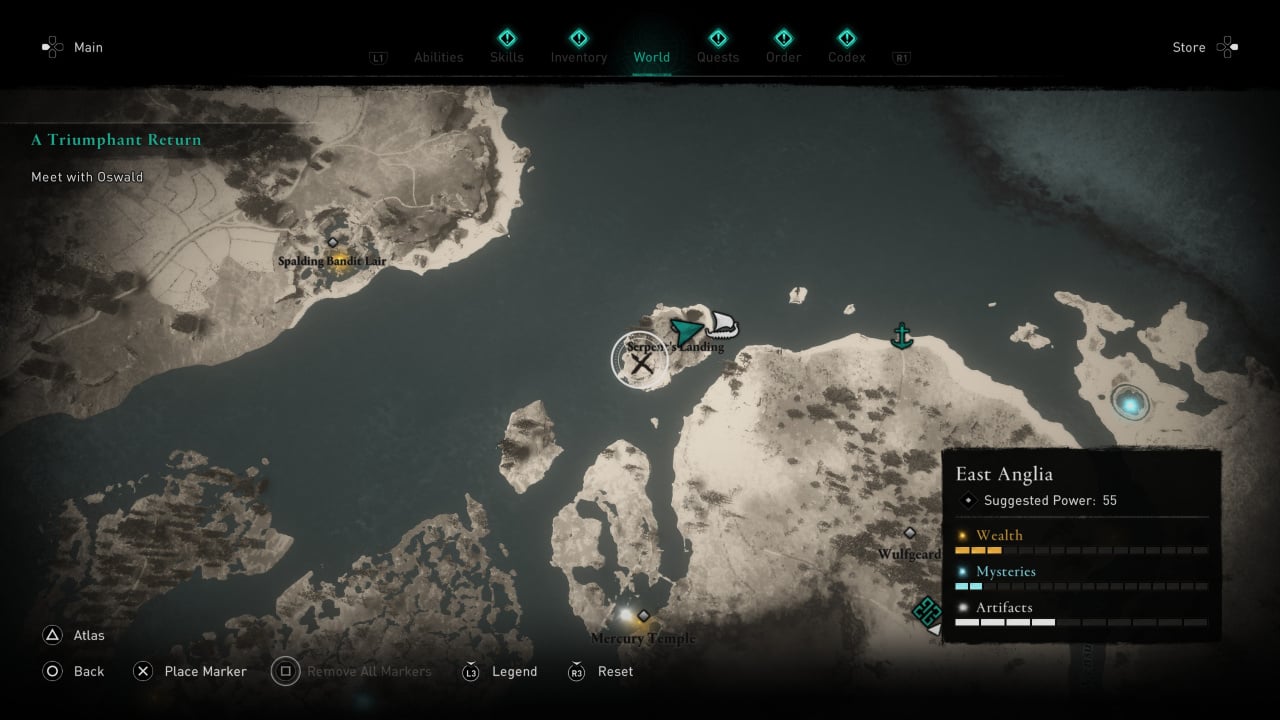Select the longship icon on the map
This screenshot has height=720, width=1280.
(x=722, y=326)
